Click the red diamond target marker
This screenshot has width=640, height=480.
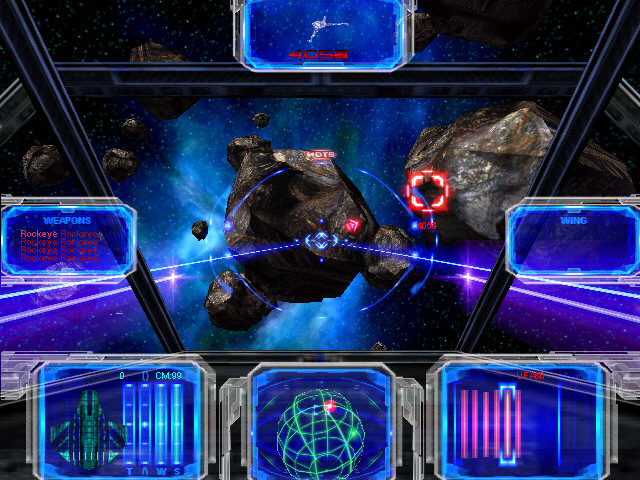tap(352, 226)
